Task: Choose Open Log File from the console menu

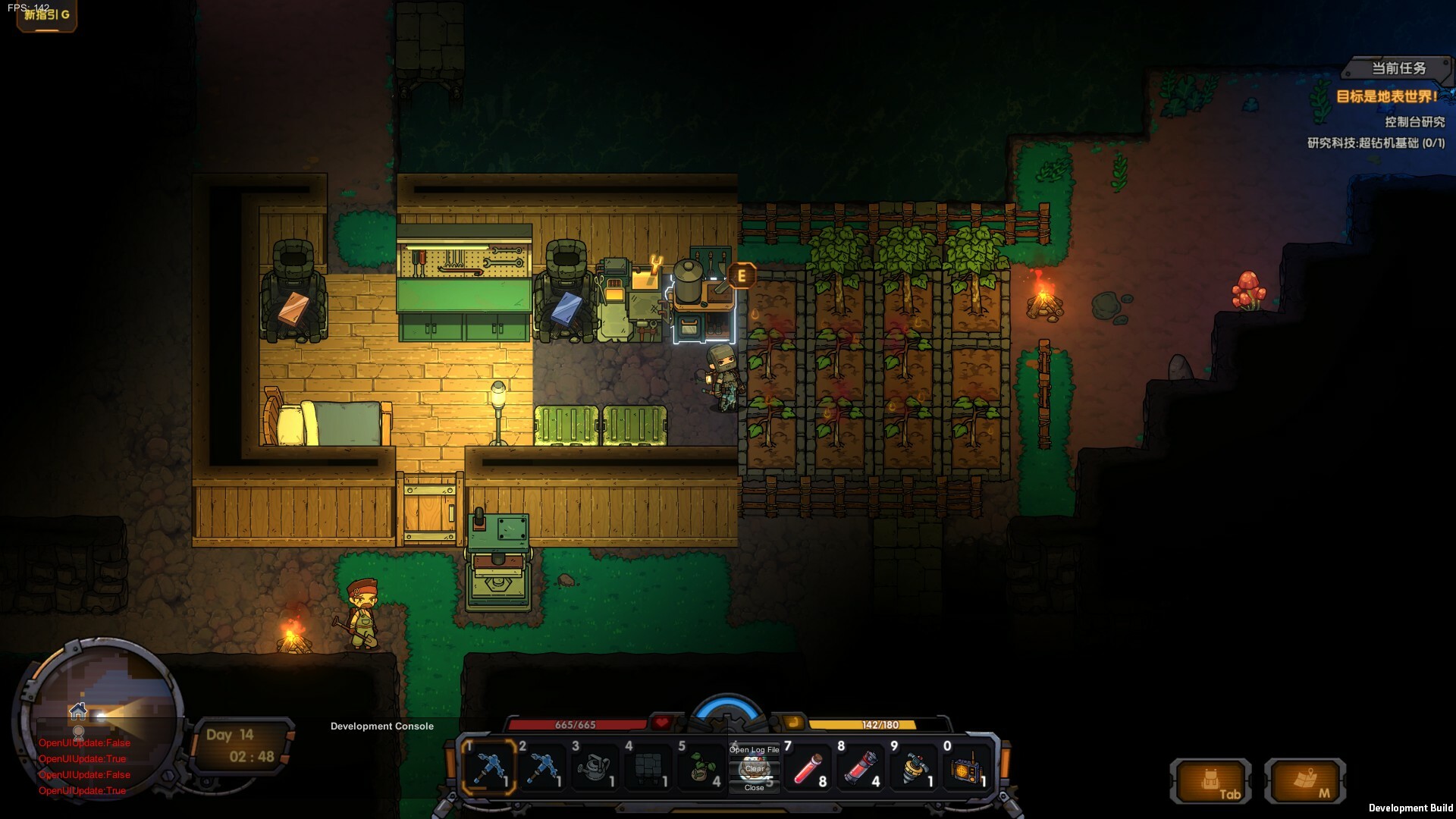Action: click(754, 749)
